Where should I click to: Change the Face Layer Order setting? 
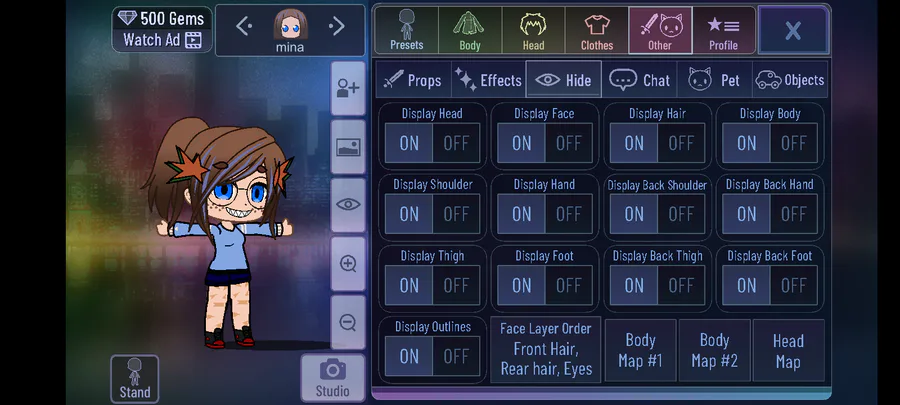point(546,350)
